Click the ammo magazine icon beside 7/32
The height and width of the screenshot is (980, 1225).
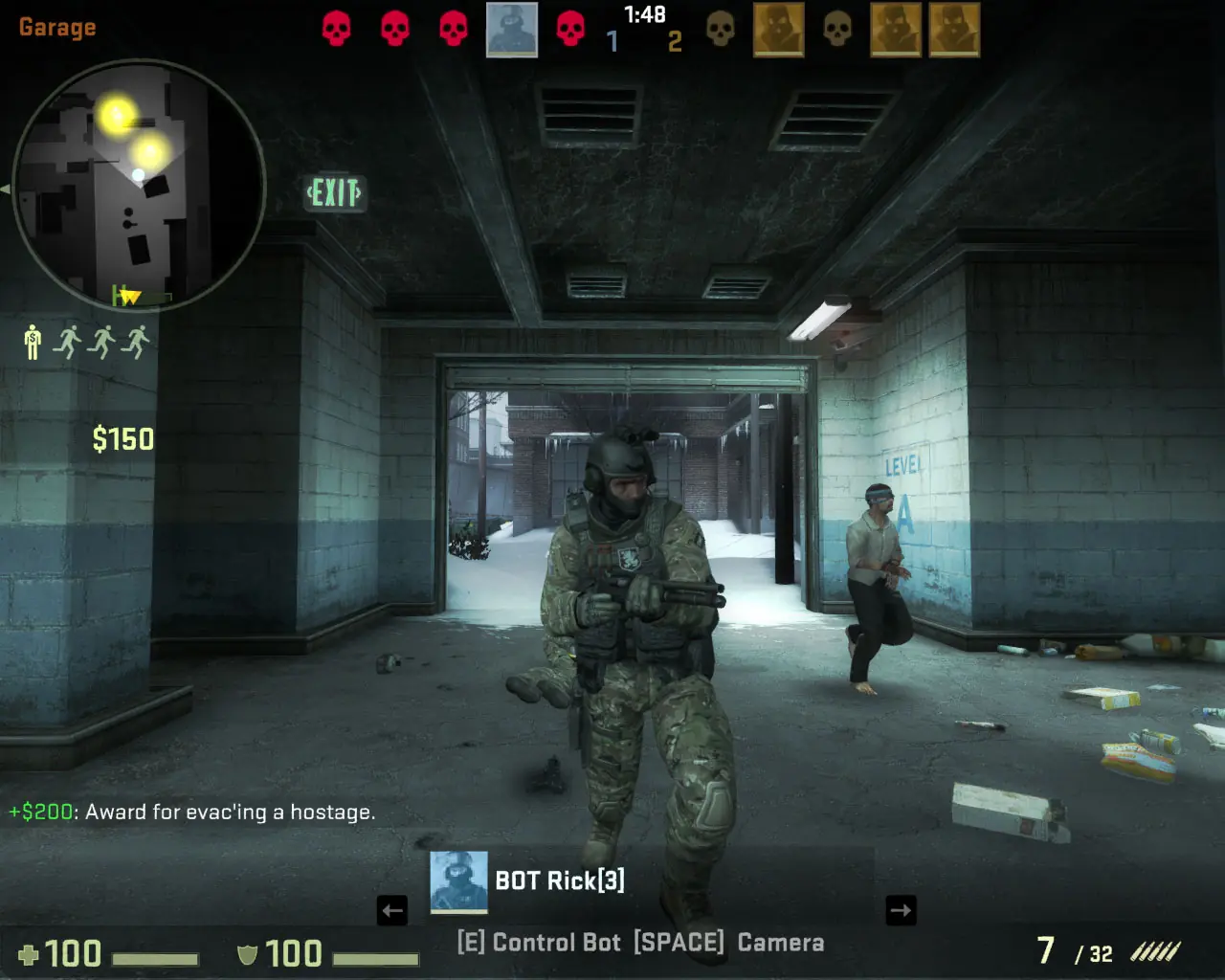pyautogui.click(x=1158, y=952)
